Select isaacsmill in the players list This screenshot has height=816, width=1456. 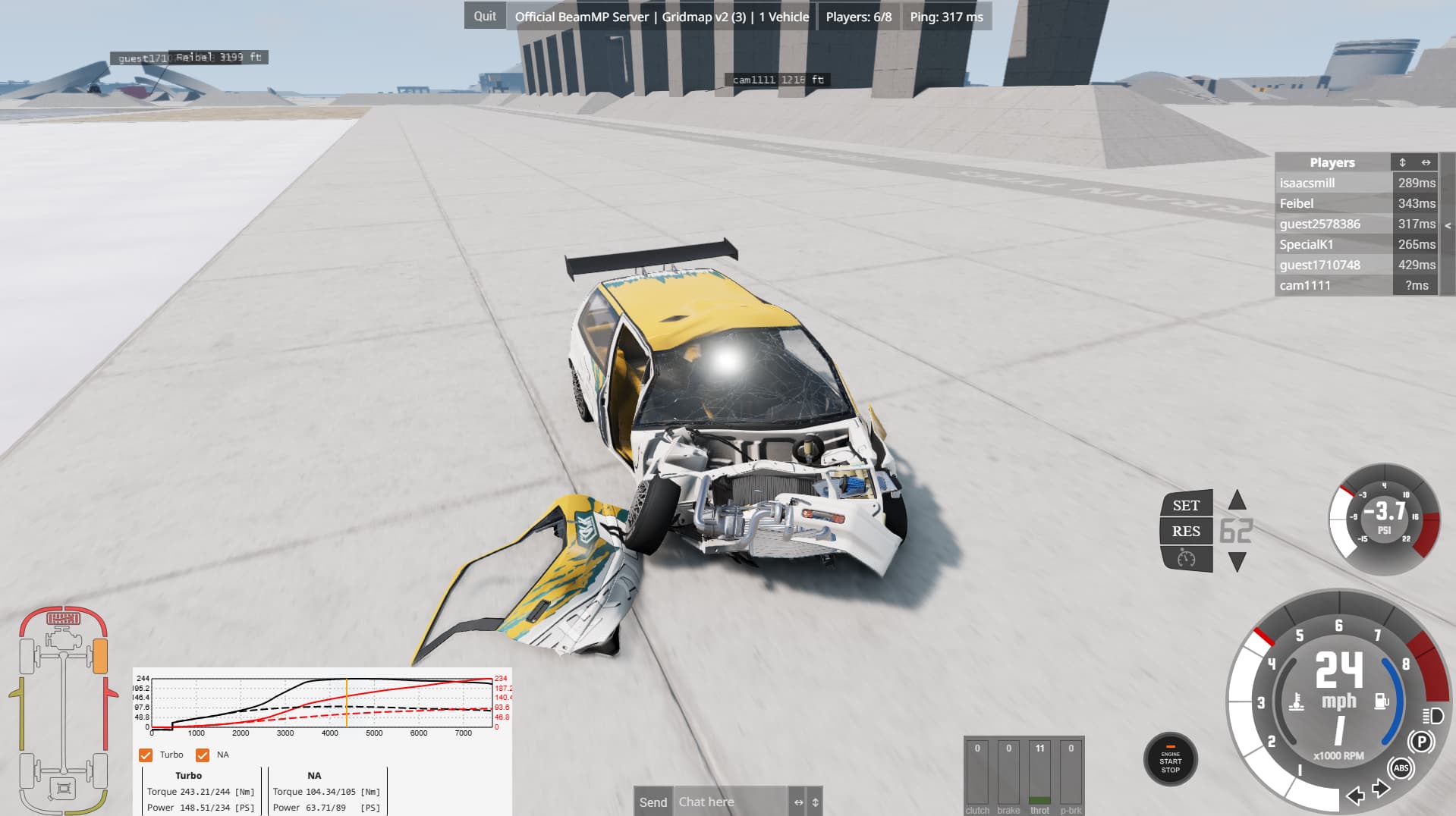pyautogui.click(x=1307, y=183)
